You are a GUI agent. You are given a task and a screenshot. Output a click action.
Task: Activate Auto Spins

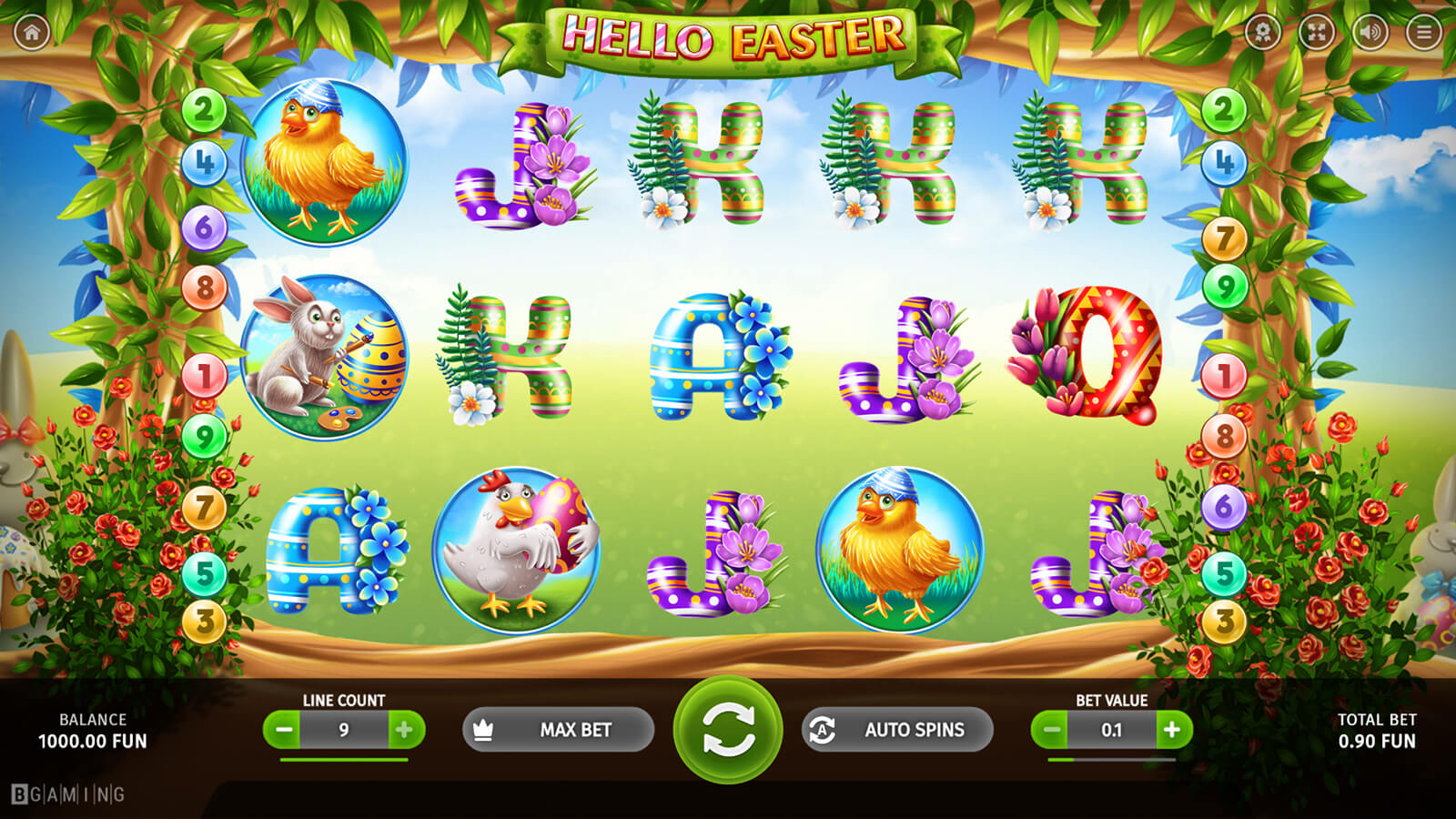pyautogui.click(x=897, y=730)
